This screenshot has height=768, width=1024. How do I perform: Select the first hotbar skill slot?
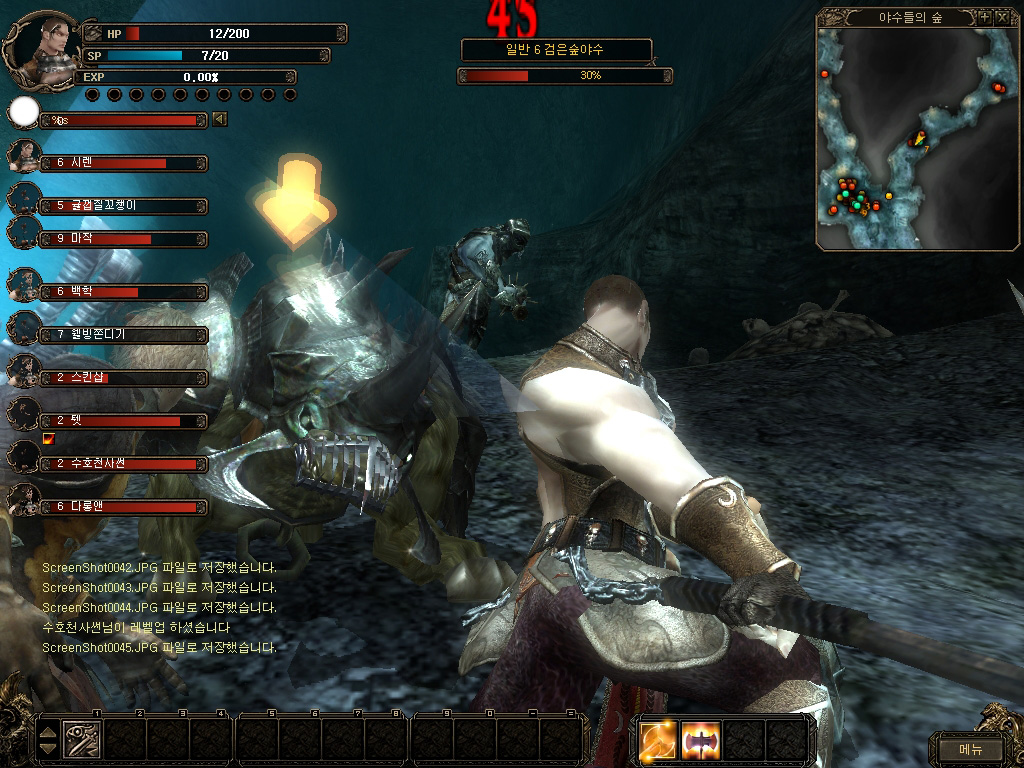[x=81, y=740]
